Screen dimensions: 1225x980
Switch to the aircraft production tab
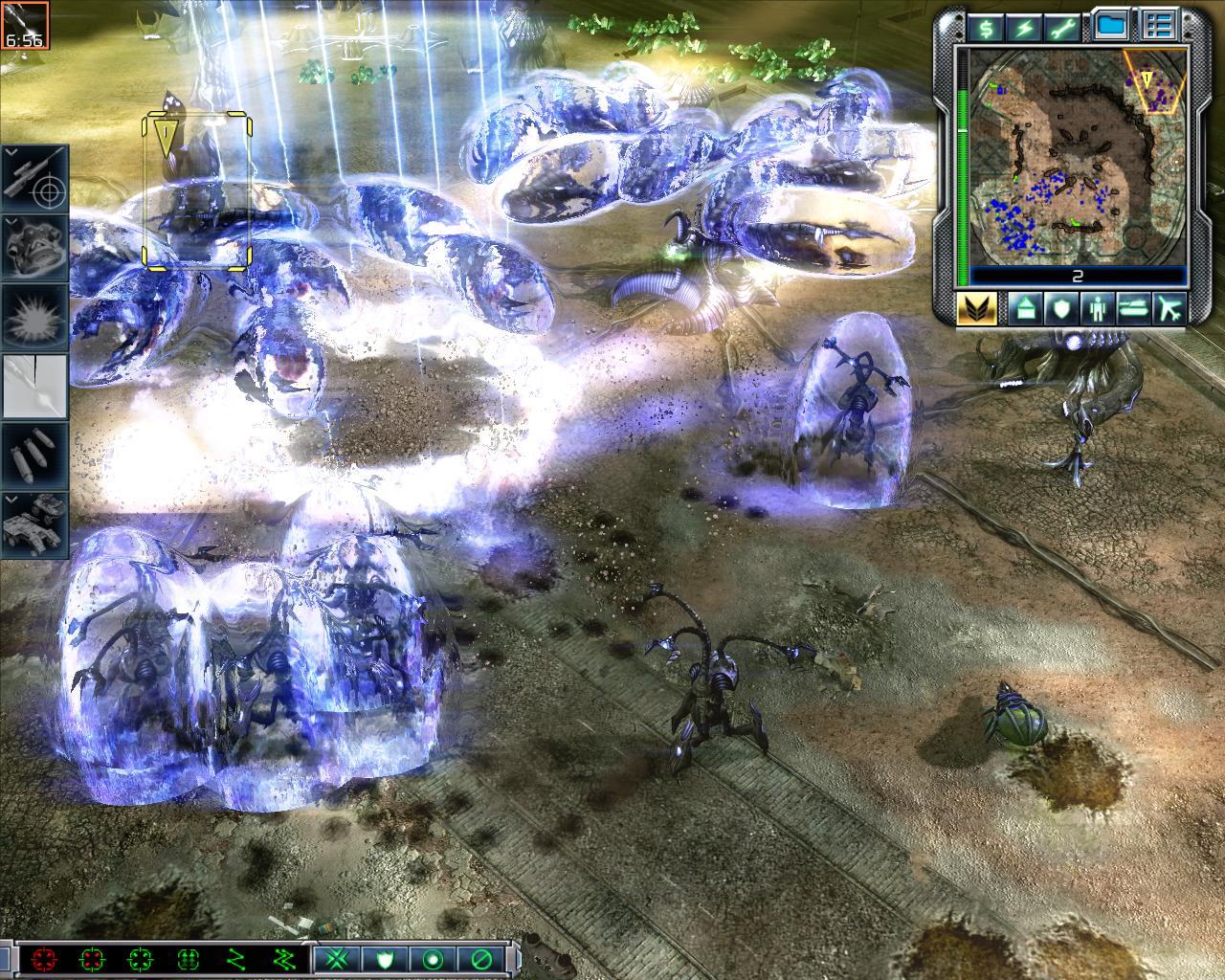click(1169, 308)
